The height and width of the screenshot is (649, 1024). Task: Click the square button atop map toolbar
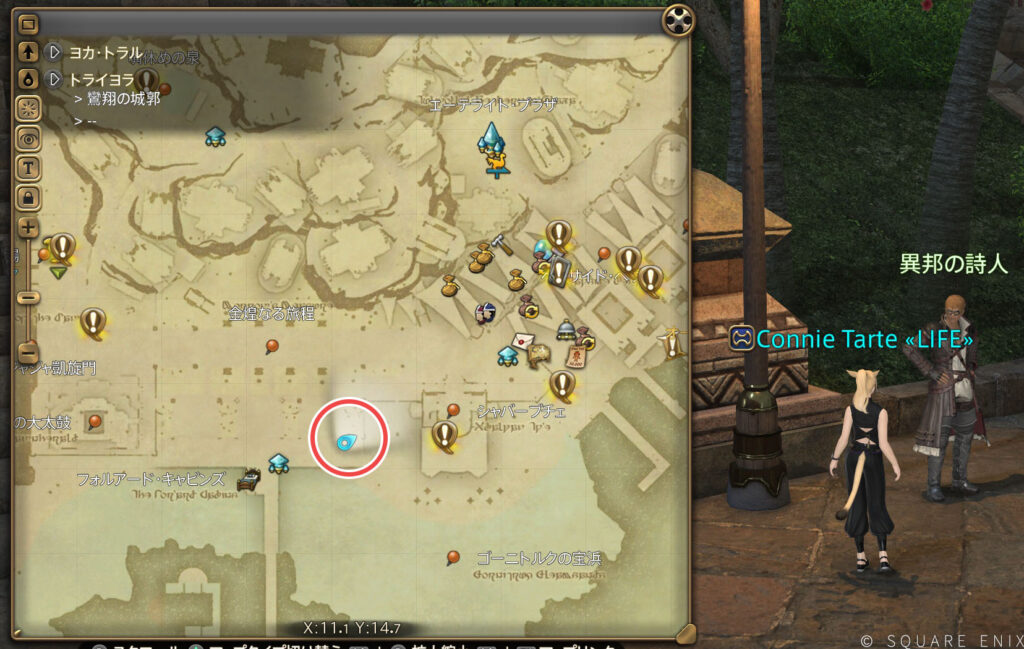(28, 24)
